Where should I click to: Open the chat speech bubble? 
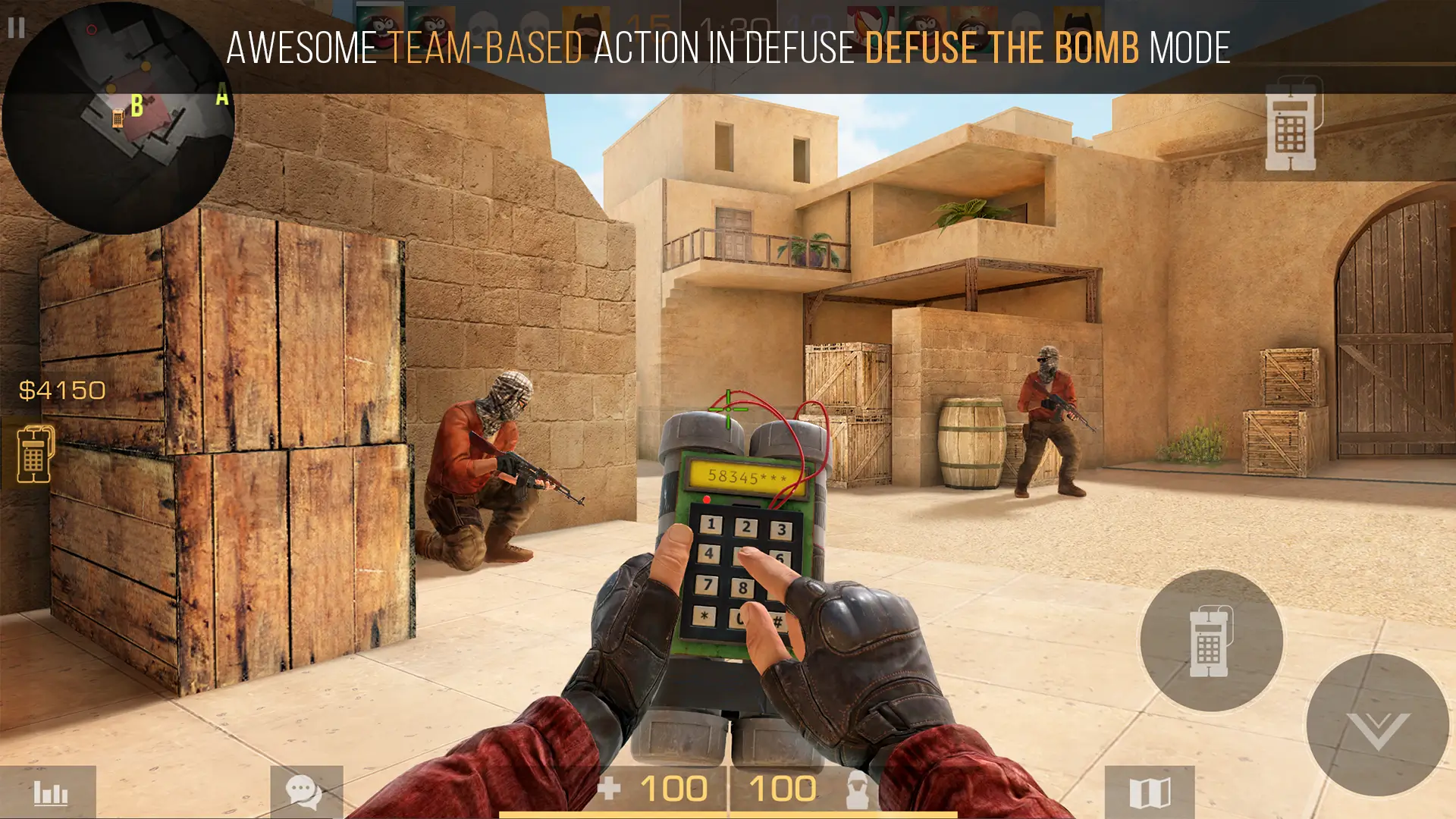pyautogui.click(x=303, y=792)
